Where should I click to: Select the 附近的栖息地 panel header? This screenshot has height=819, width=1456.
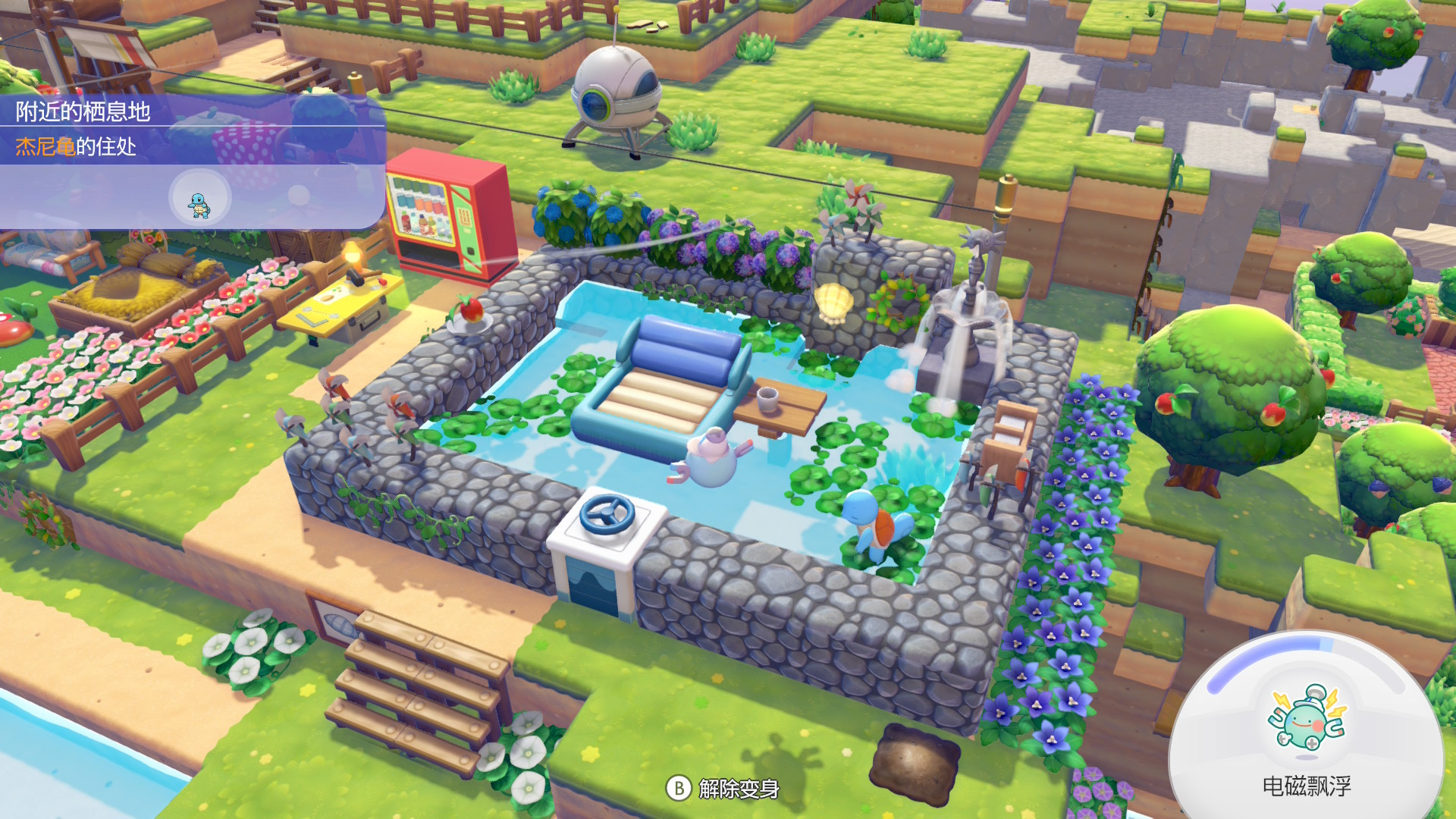click(83, 111)
